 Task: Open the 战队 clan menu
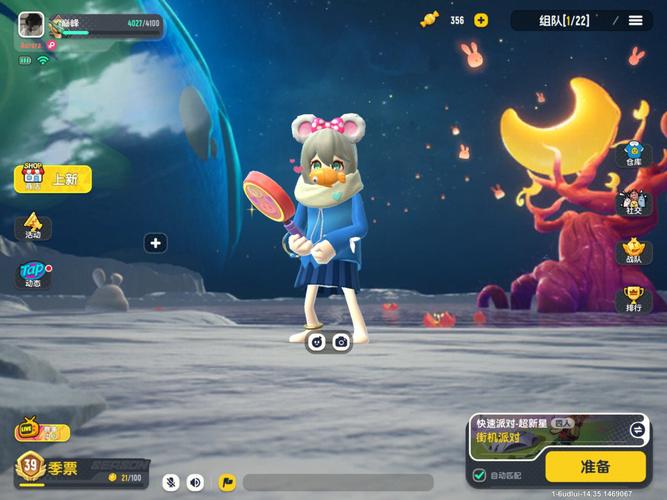(x=633, y=251)
